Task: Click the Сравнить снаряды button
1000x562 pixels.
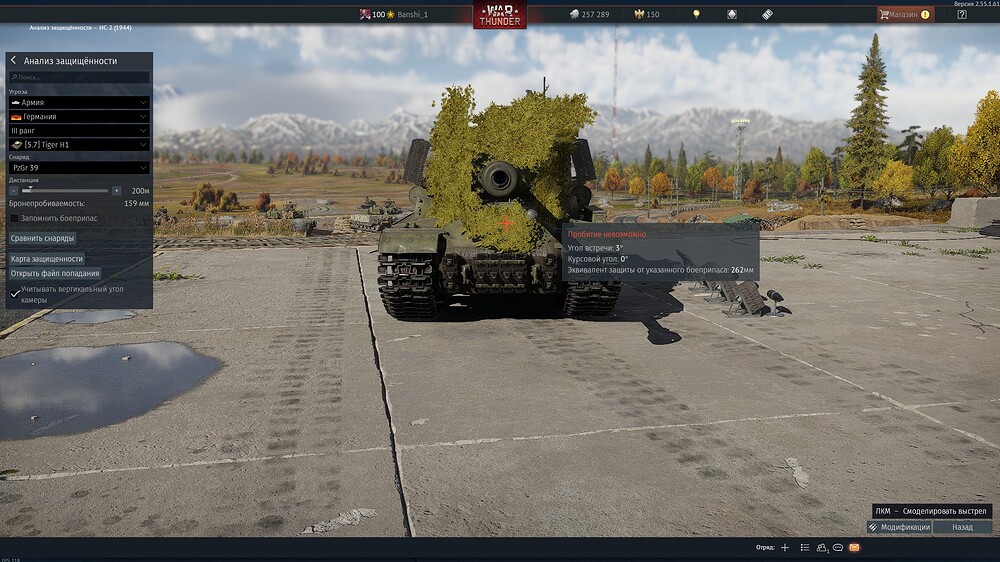Action: (x=43, y=238)
